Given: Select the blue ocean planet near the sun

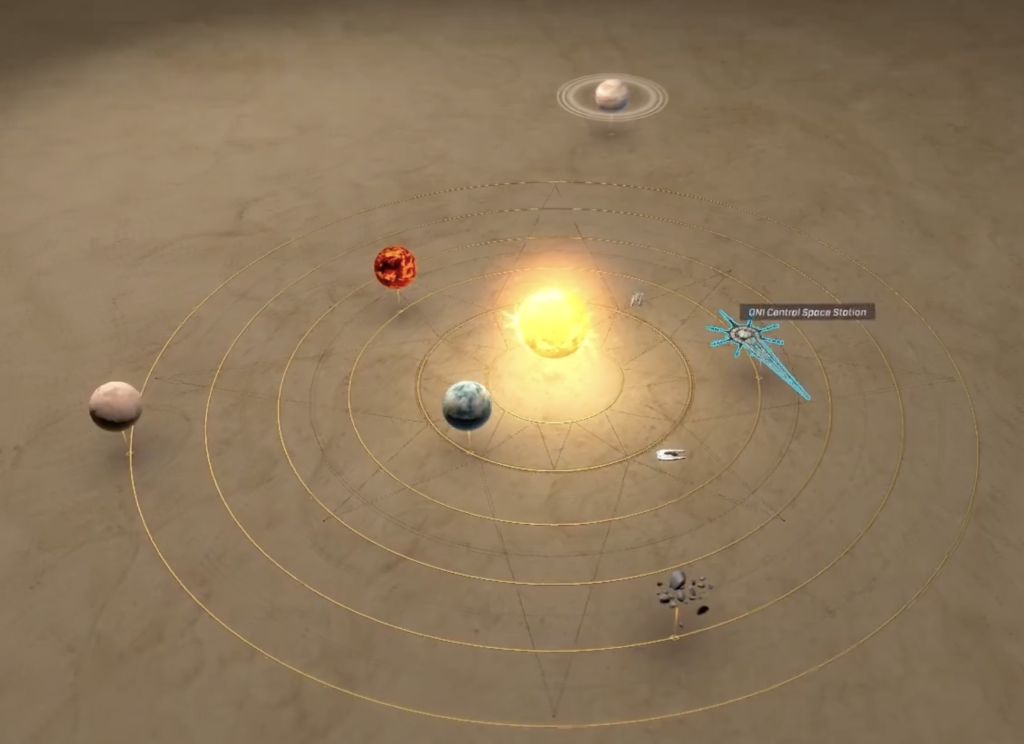Looking at the screenshot, I should pos(467,405).
